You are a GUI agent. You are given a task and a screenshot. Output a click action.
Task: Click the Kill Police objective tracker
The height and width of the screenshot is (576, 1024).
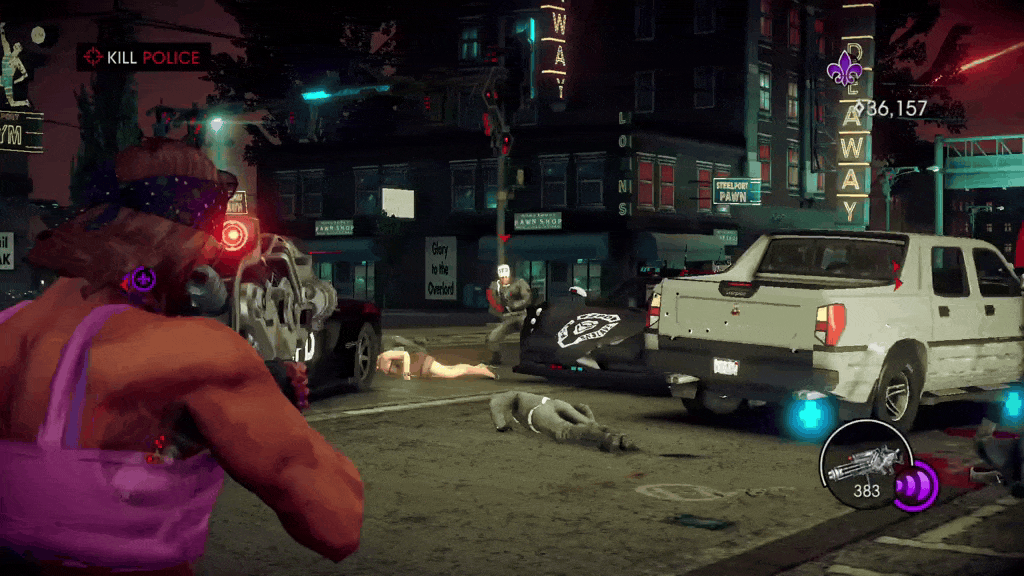pyautogui.click(x=143, y=57)
